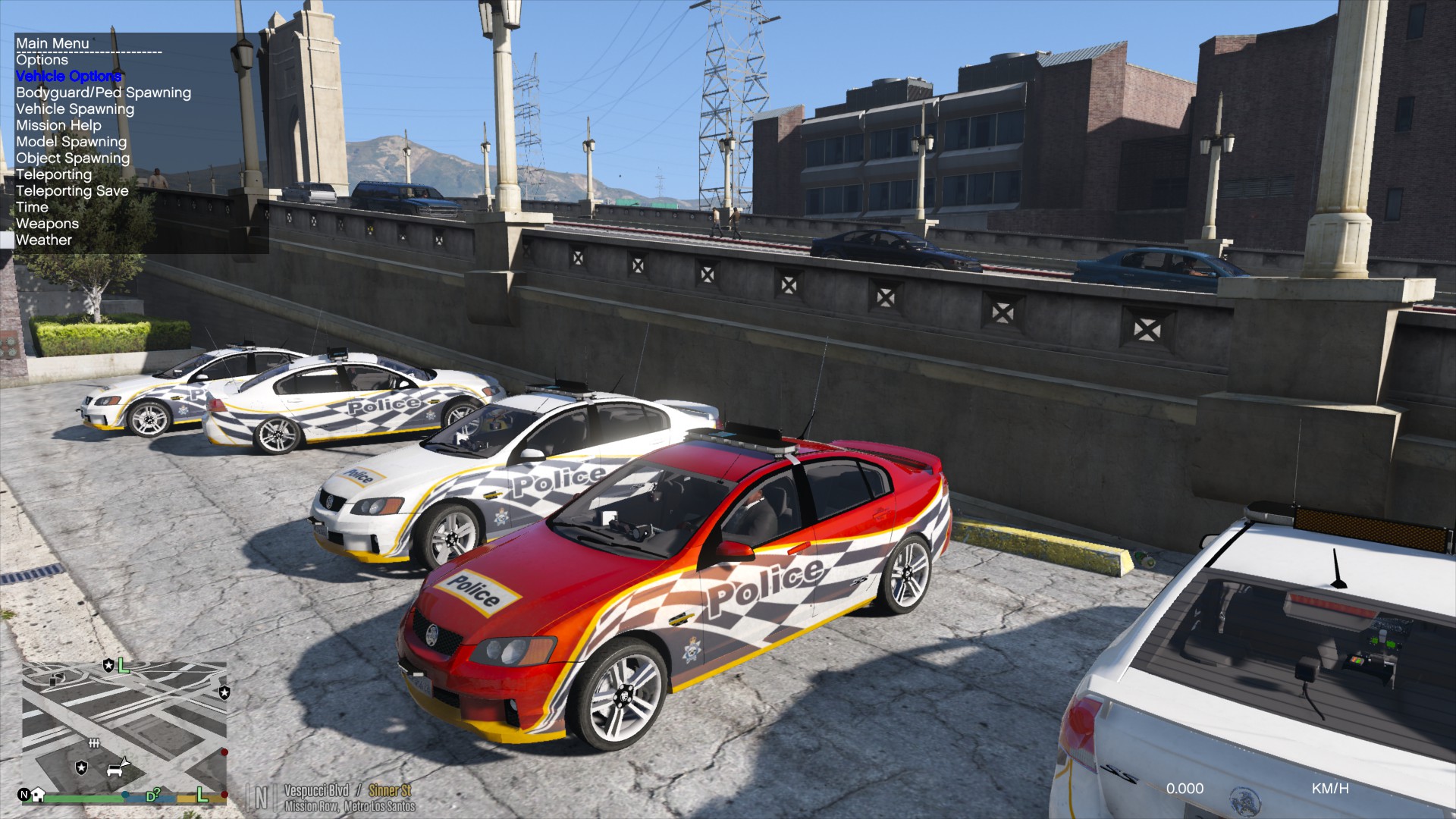Open the Mission Help entry
Image resolution: width=1456 pixels, height=819 pixels.
coord(58,125)
